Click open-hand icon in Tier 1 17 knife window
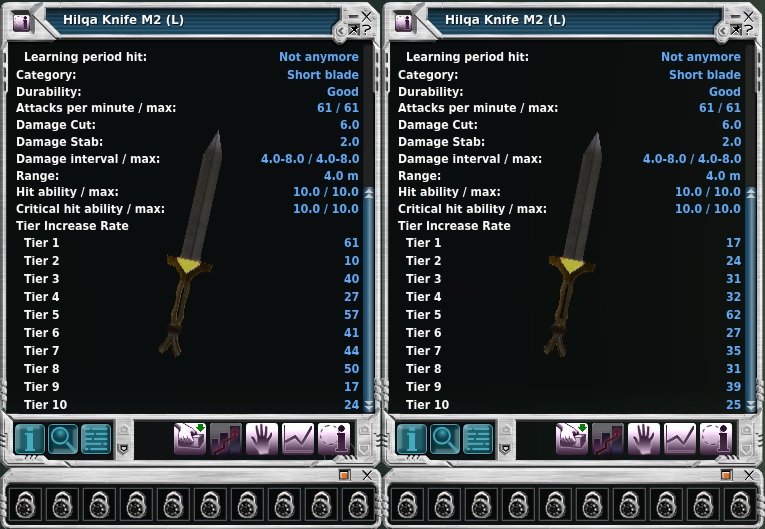This screenshot has height=529, width=765. pyautogui.click(x=644, y=438)
